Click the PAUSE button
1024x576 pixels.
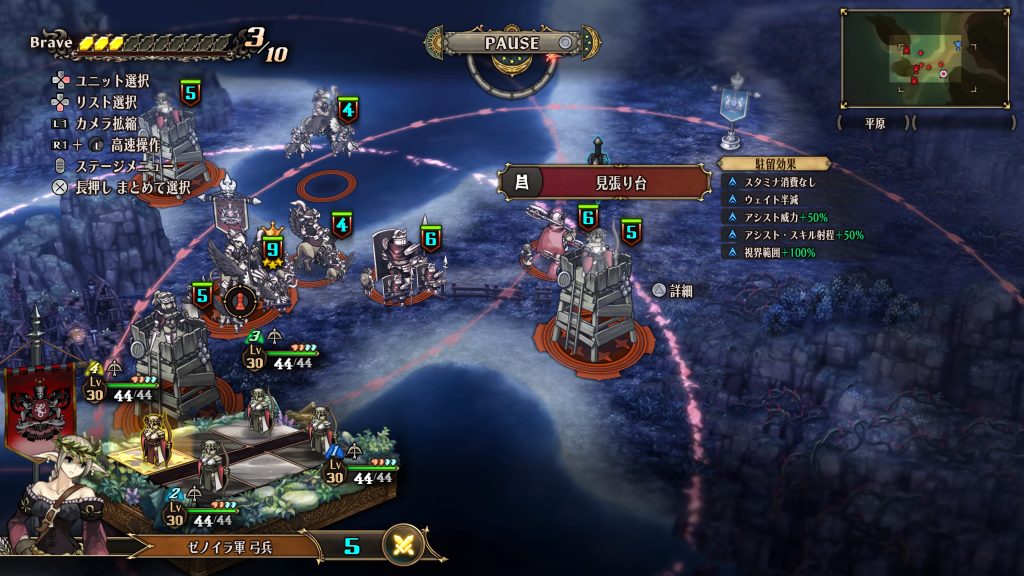512,43
